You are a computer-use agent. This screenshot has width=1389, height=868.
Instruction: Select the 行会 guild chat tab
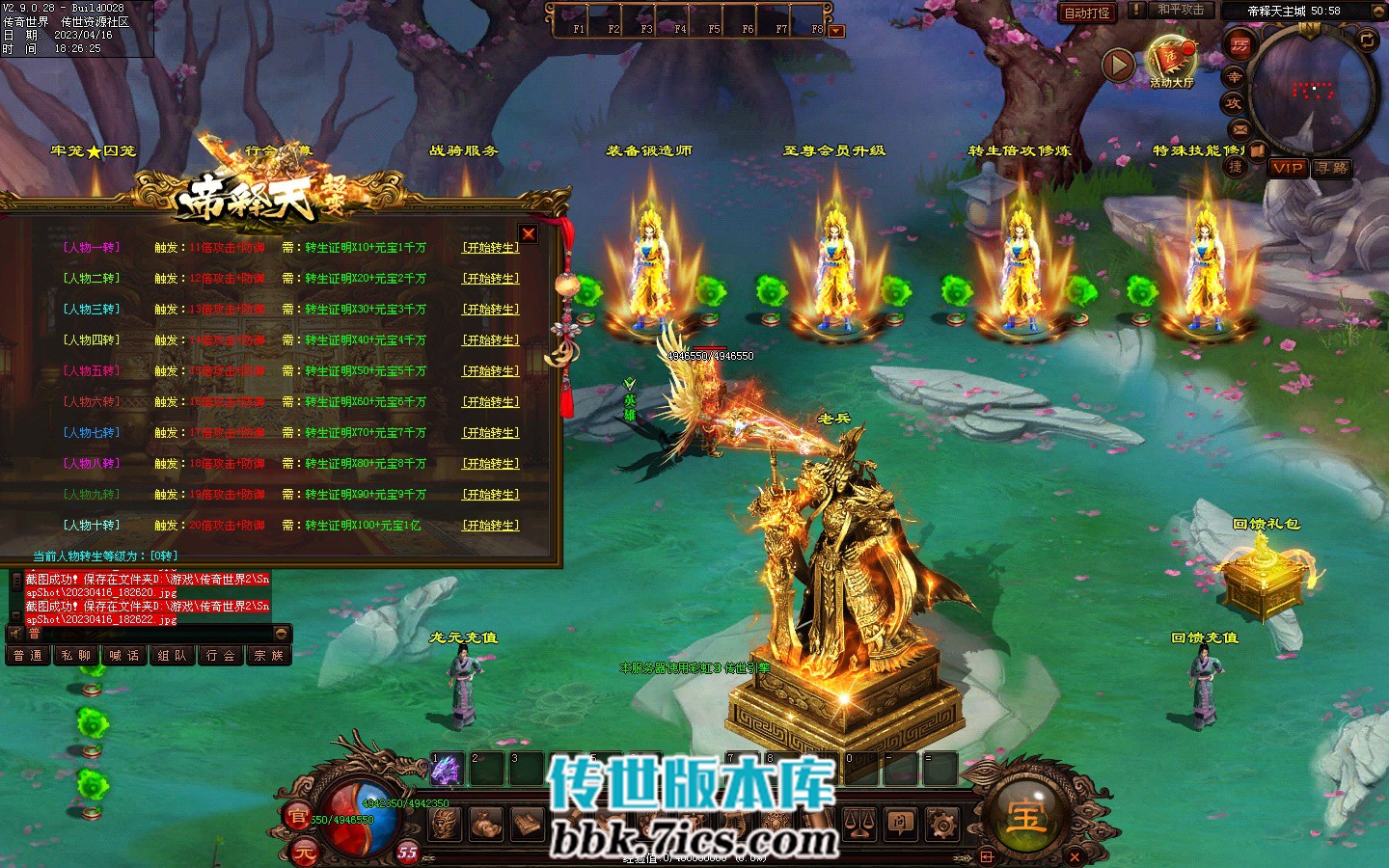[220, 656]
